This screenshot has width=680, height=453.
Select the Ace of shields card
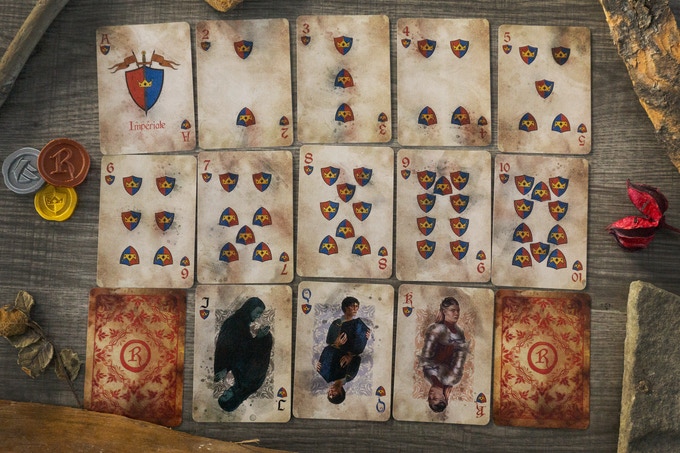145,88
